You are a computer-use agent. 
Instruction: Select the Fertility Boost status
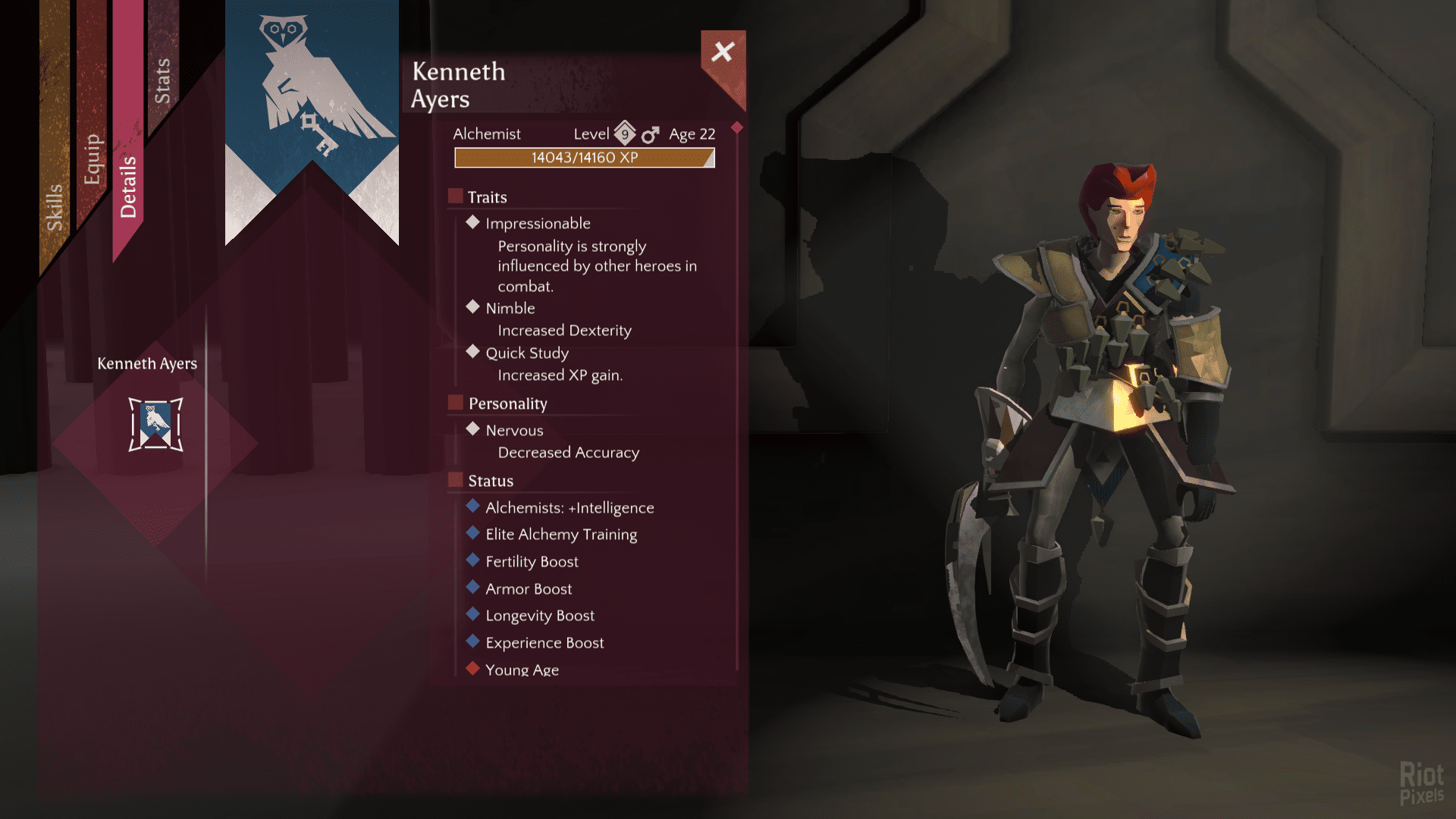coord(532,562)
